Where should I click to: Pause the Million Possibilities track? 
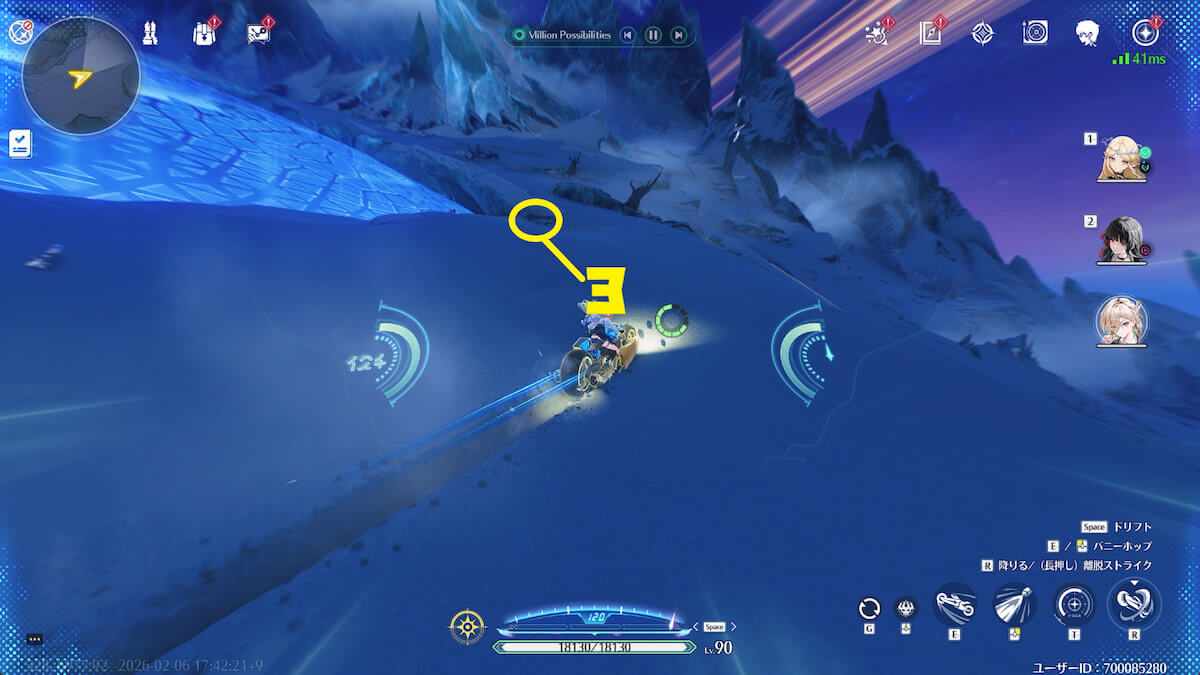click(653, 36)
